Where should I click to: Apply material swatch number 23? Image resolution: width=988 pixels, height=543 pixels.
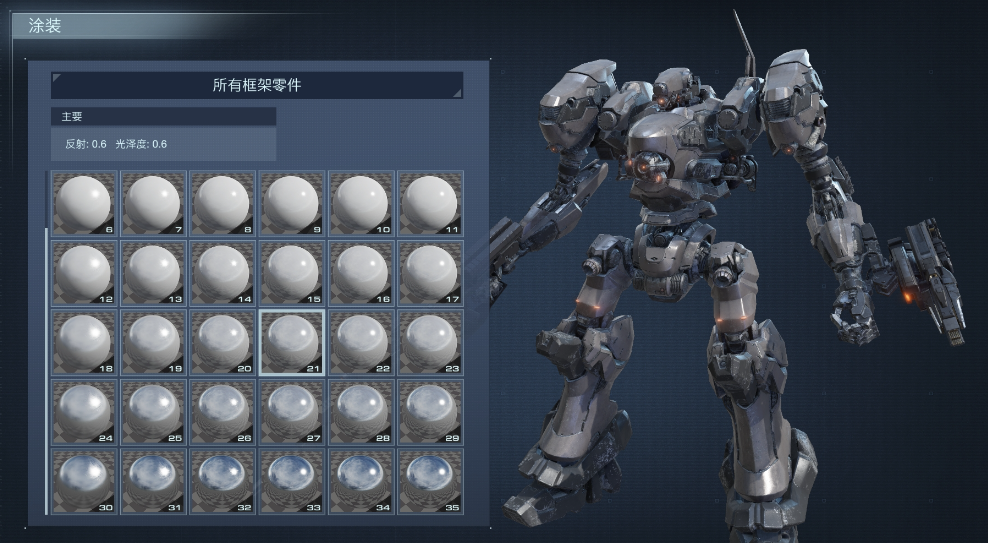(431, 342)
